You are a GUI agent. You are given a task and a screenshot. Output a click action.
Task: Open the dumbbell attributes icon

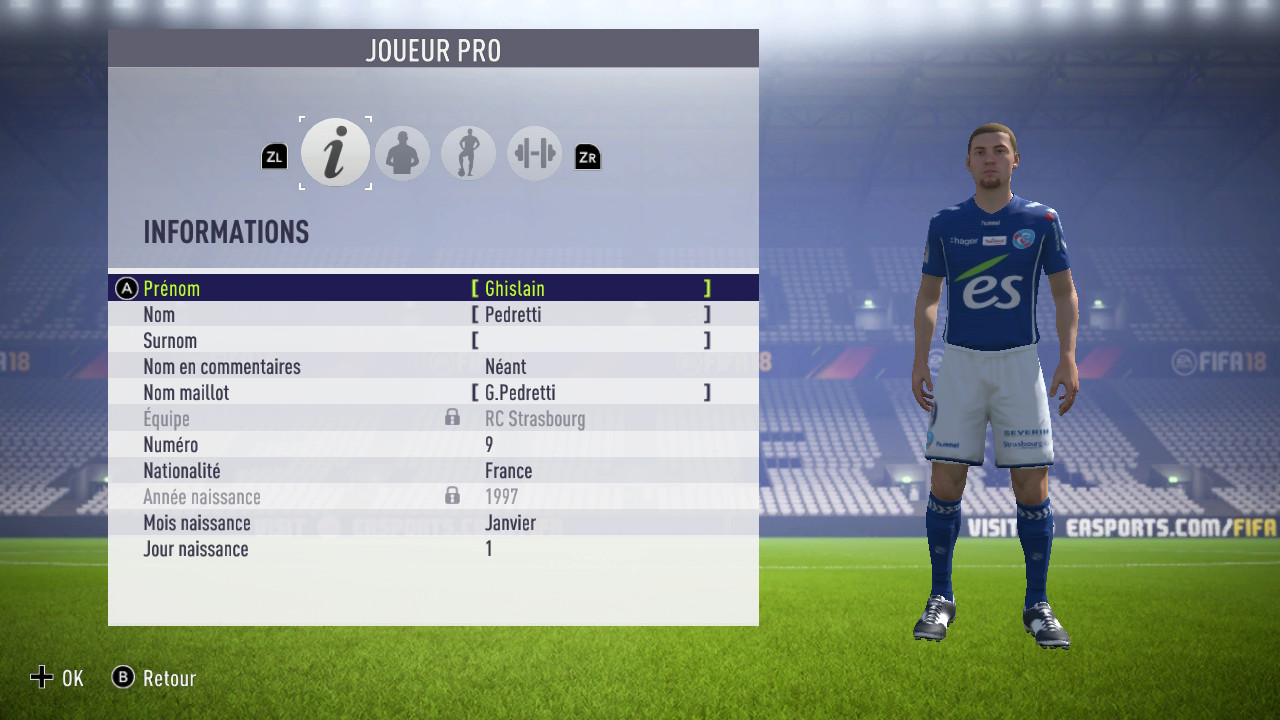[x=533, y=152]
